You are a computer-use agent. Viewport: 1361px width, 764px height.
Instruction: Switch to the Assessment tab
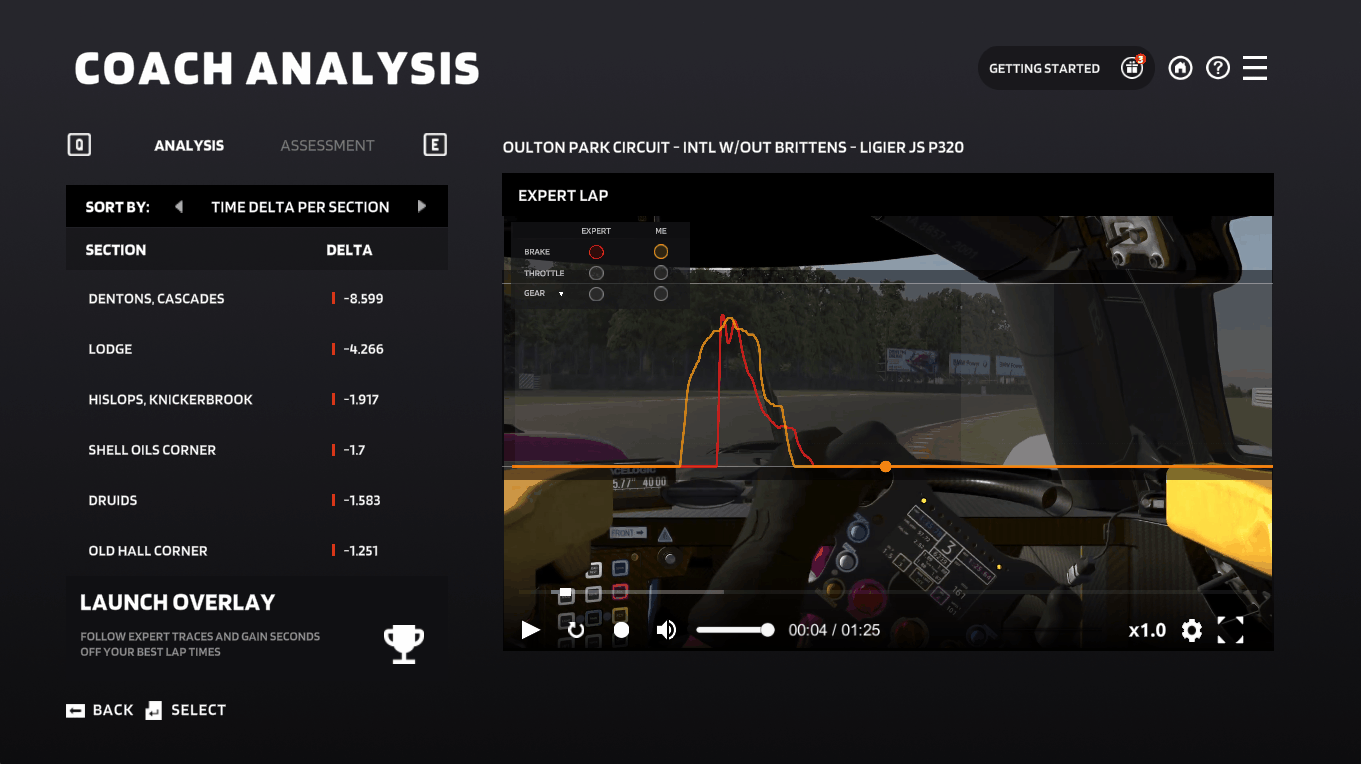point(327,145)
